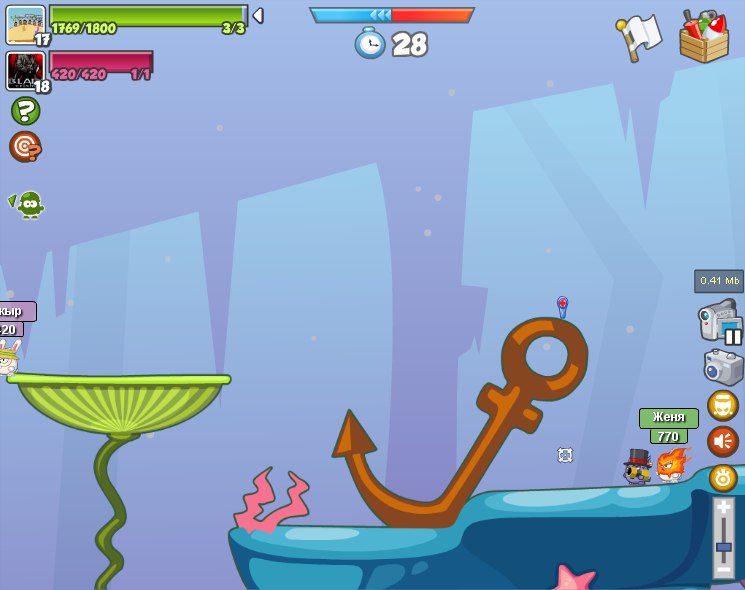
Task: Click the white surrender flag
Action: [x=640, y=37]
